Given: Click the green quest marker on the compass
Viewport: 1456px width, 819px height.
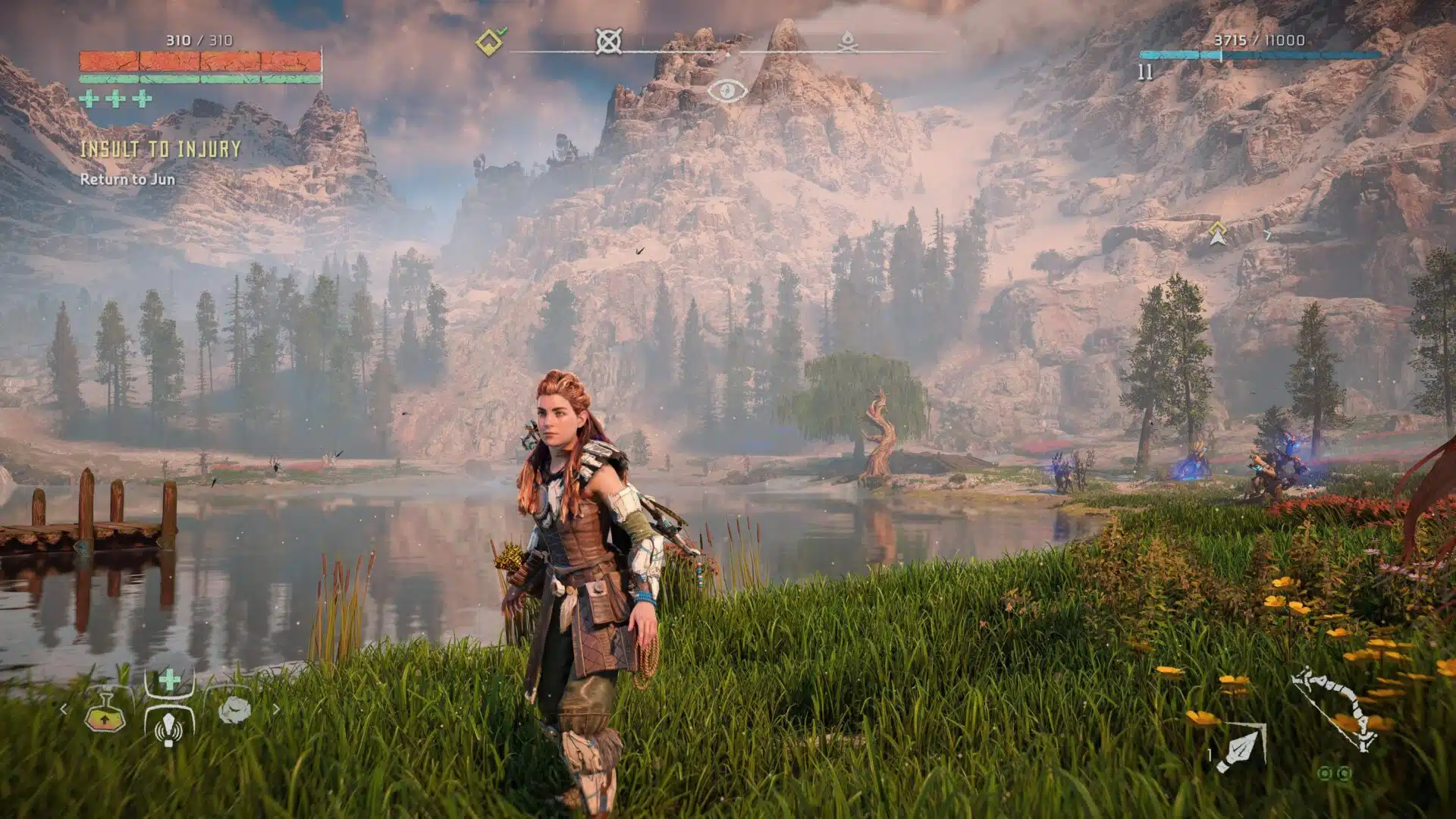Looking at the screenshot, I should click(x=490, y=41).
